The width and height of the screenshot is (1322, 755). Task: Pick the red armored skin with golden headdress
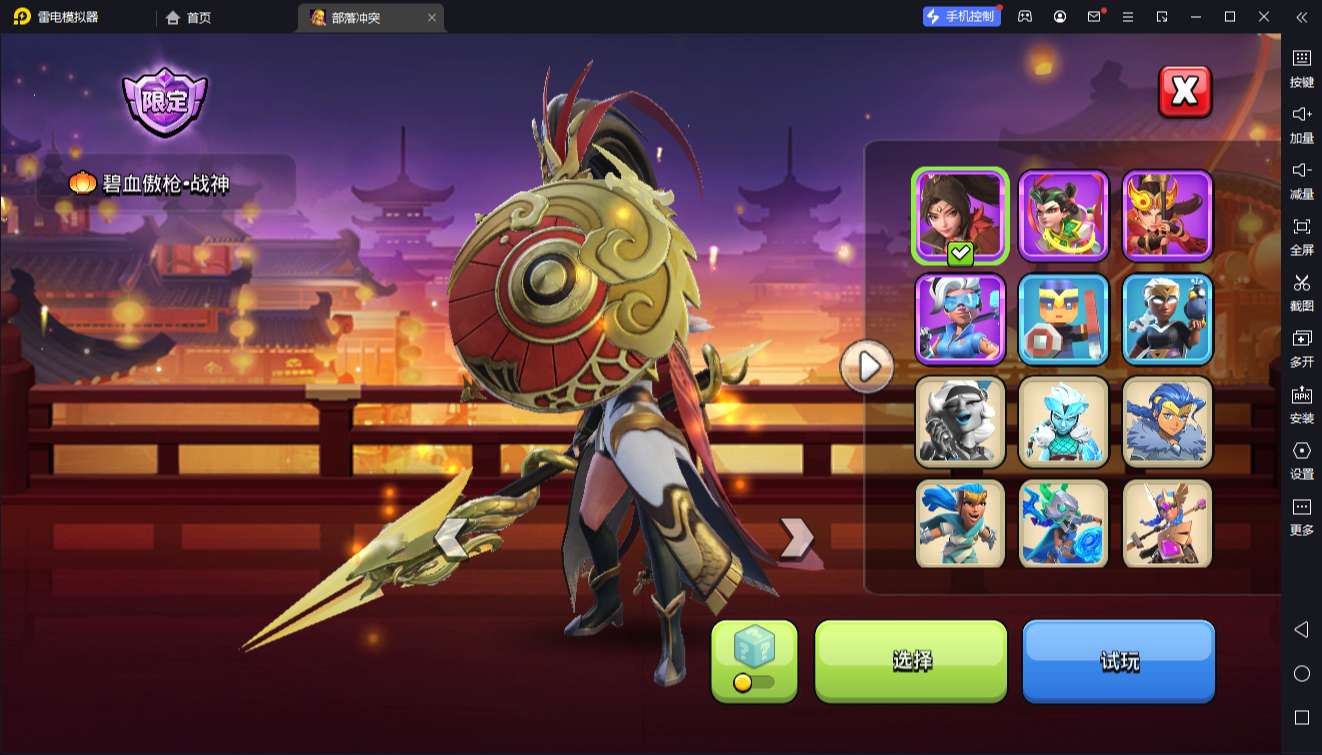click(1168, 216)
